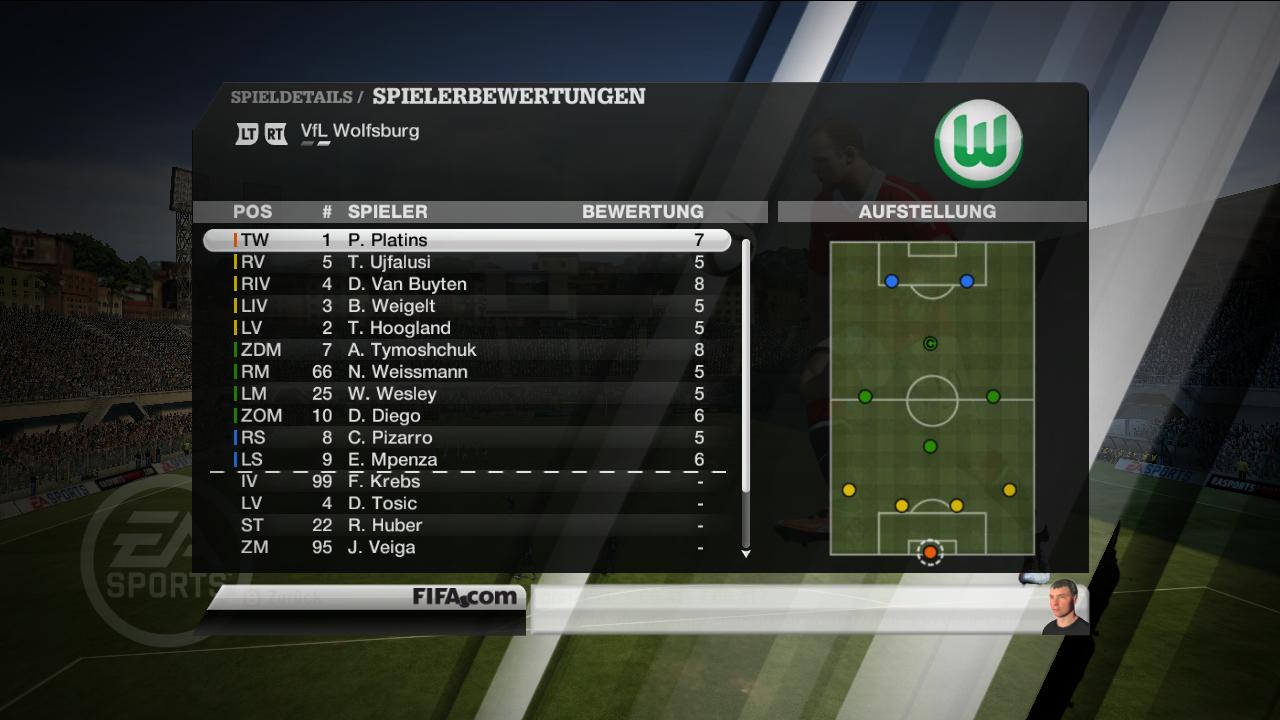Click the player list scroll-down arrow

tap(745, 553)
